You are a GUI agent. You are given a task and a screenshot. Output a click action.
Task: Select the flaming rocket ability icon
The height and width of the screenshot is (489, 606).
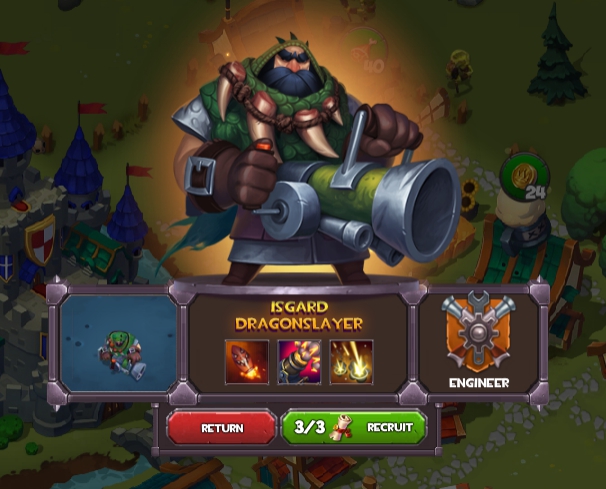click(x=246, y=361)
